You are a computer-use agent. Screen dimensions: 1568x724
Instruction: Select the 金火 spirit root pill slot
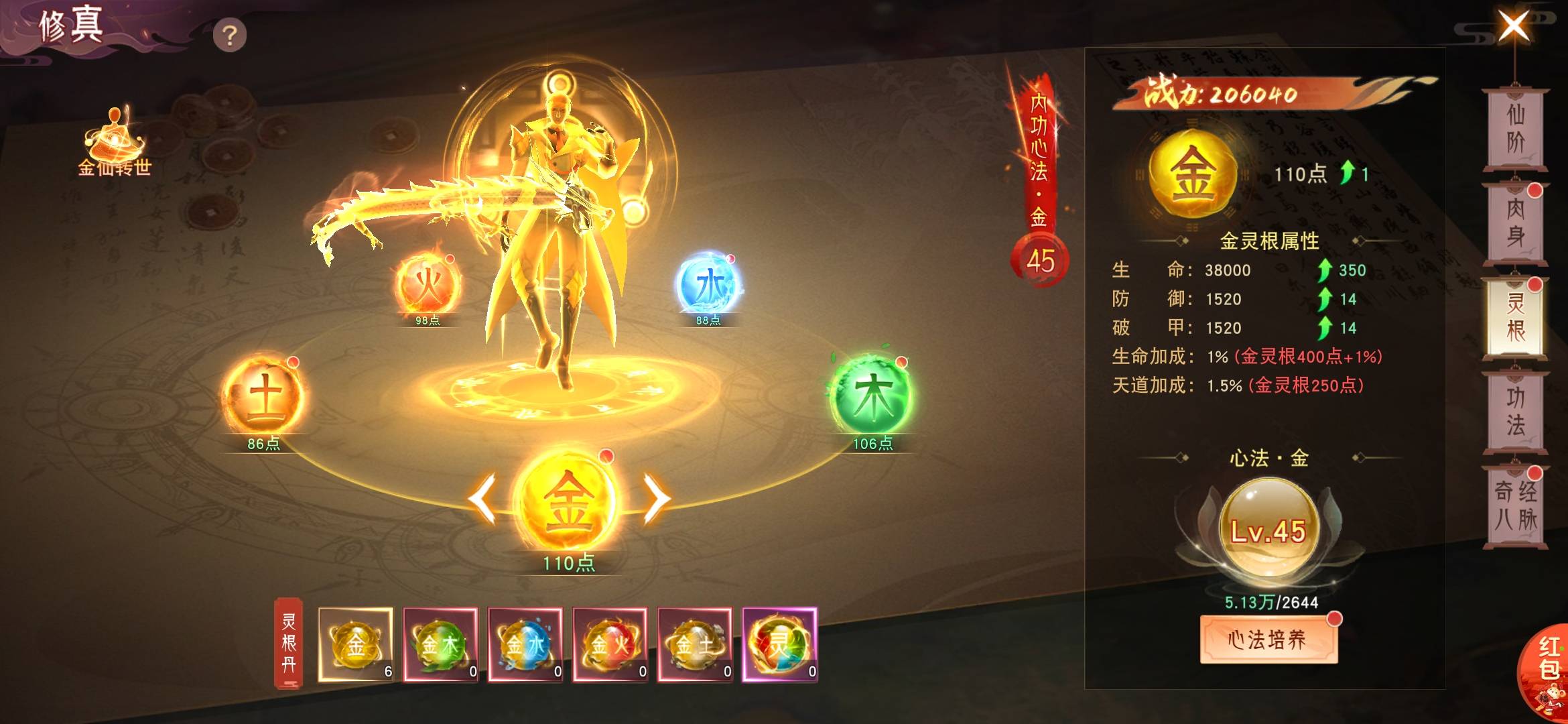click(610, 644)
